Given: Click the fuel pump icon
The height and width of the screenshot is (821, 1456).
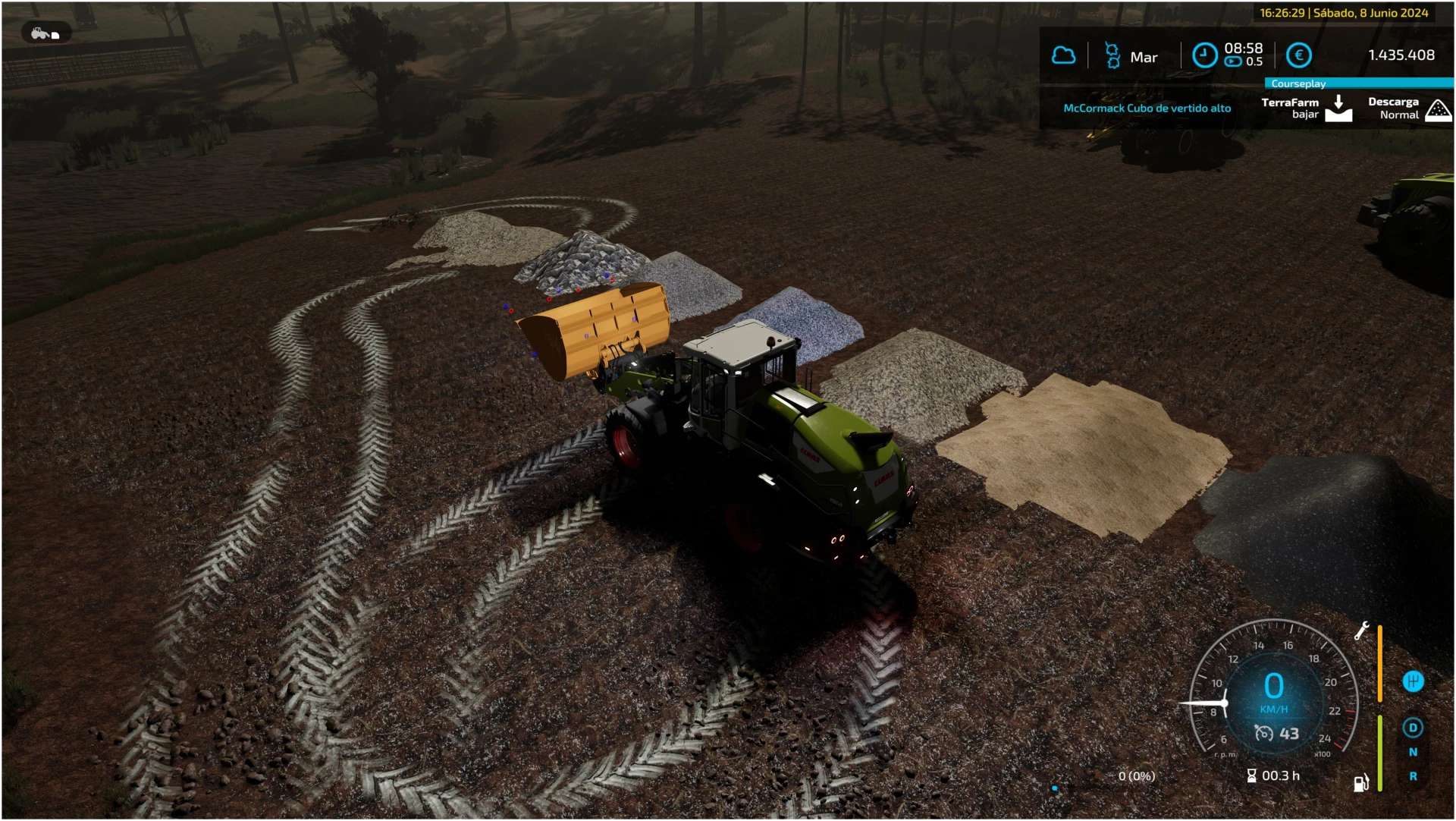Looking at the screenshot, I should [1362, 783].
